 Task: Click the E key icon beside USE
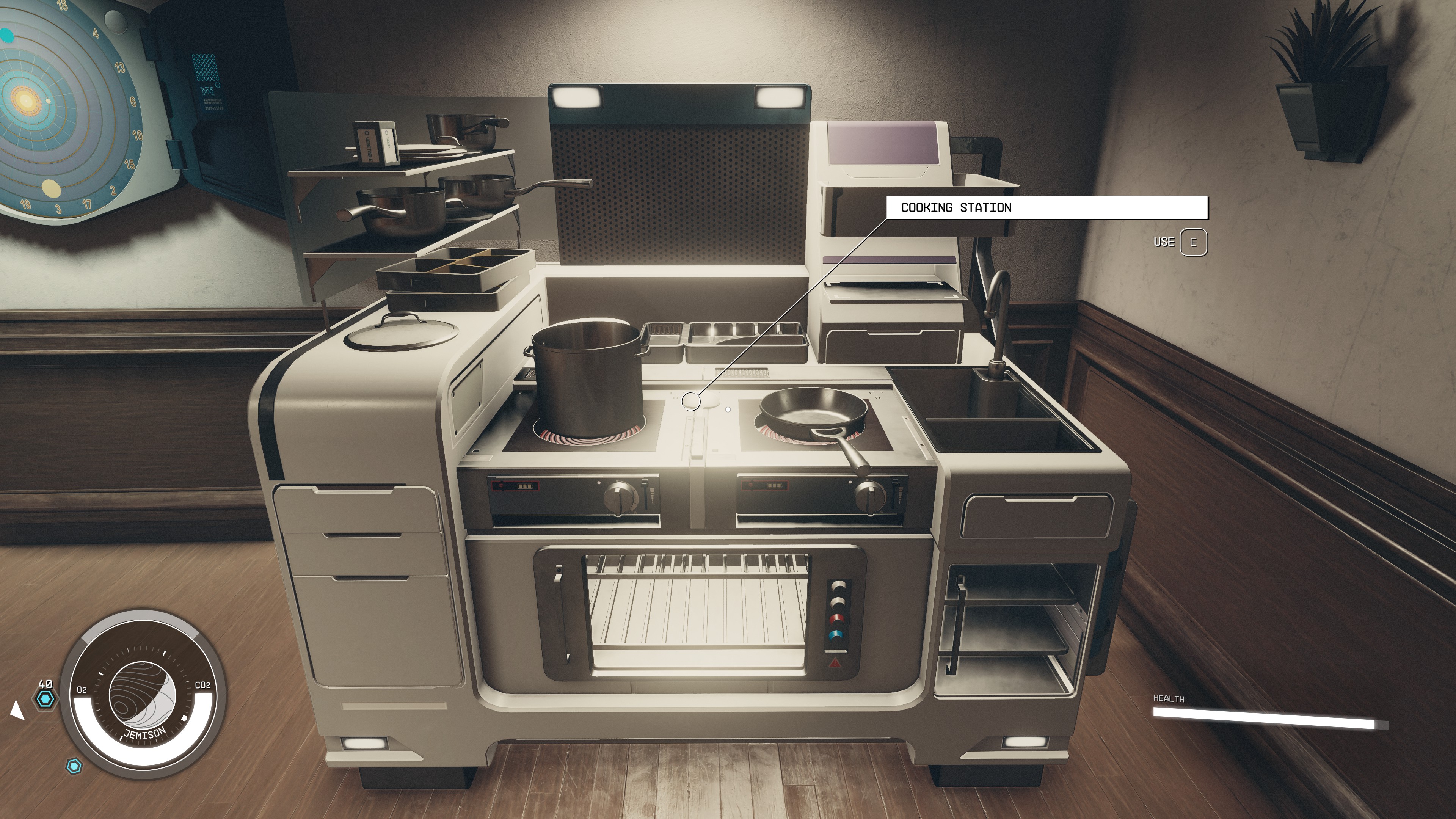point(1194,243)
